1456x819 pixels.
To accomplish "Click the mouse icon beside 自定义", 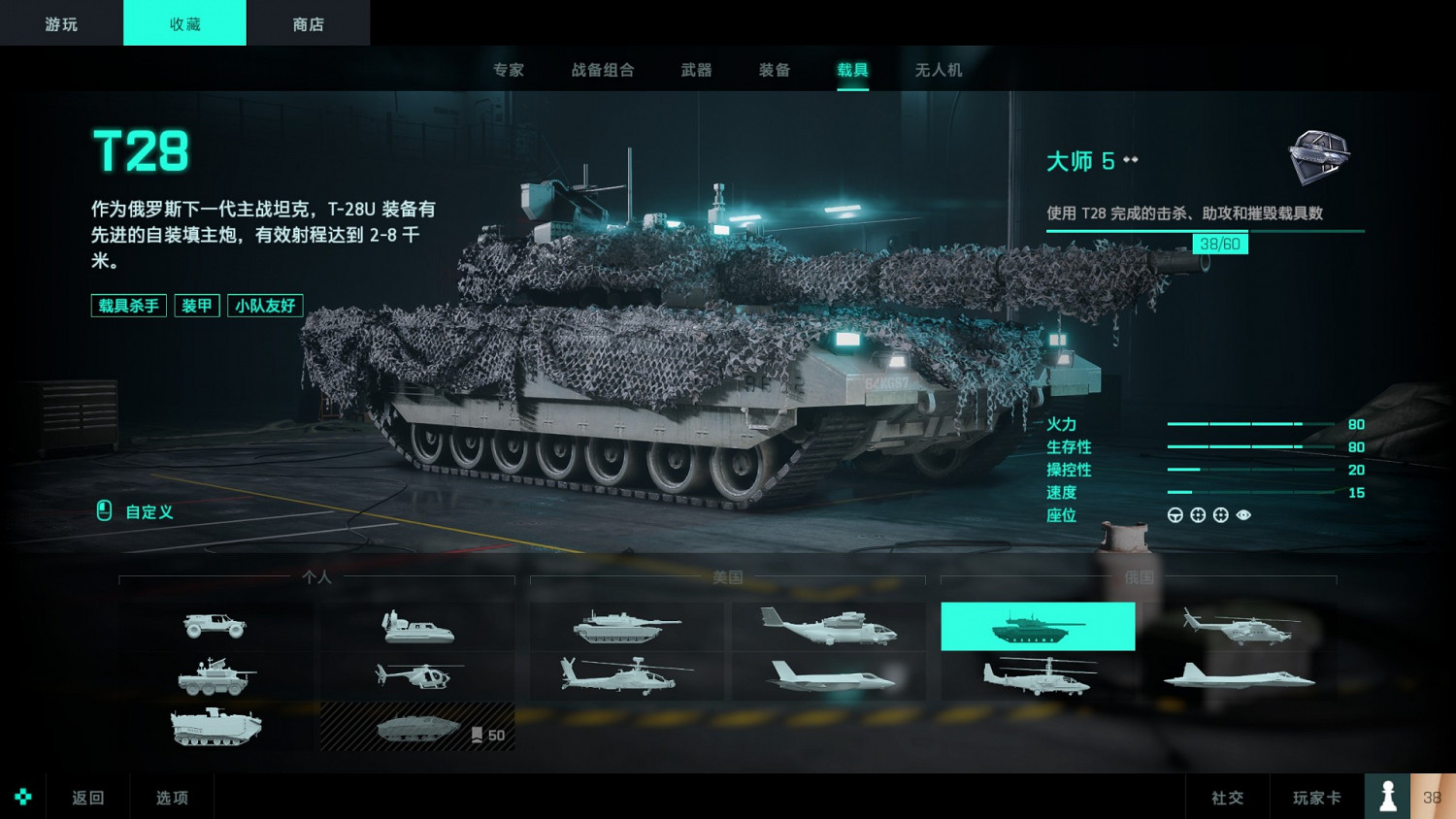I will pyautogui.click(x=103, y=511).
